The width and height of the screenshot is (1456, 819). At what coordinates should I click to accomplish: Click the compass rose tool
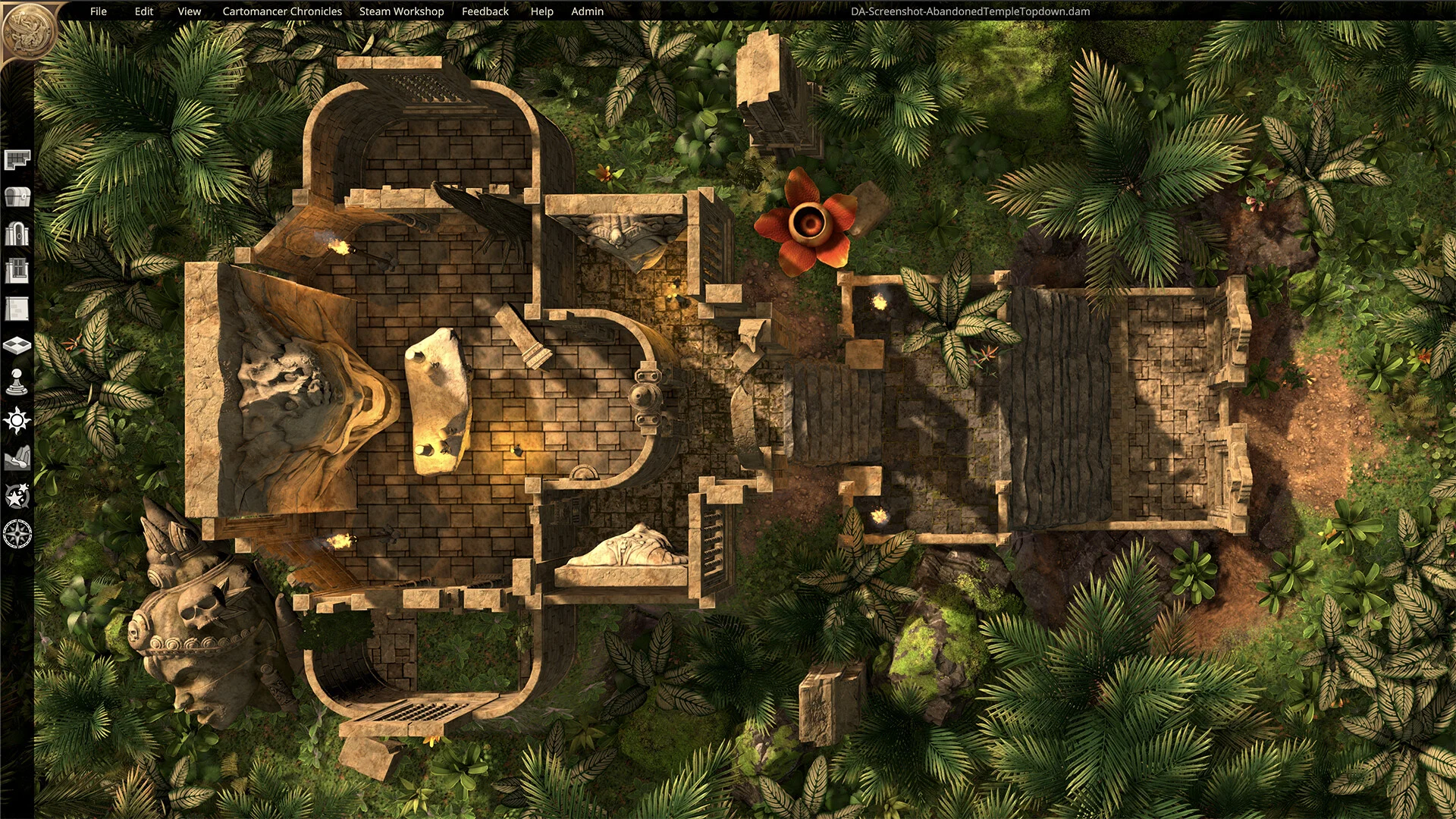coord(17,534)
